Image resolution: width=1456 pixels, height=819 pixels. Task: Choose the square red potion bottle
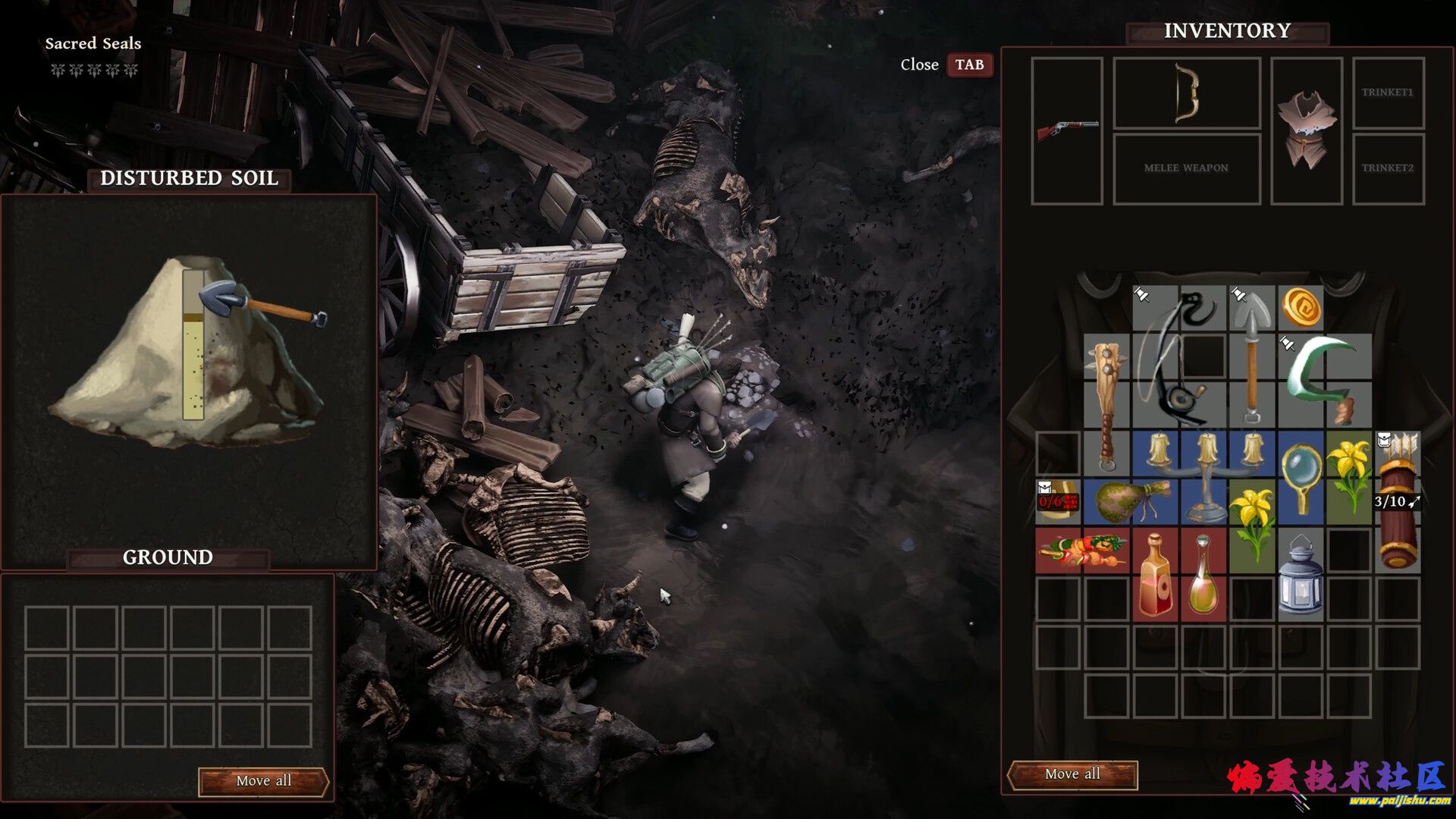1155,574
